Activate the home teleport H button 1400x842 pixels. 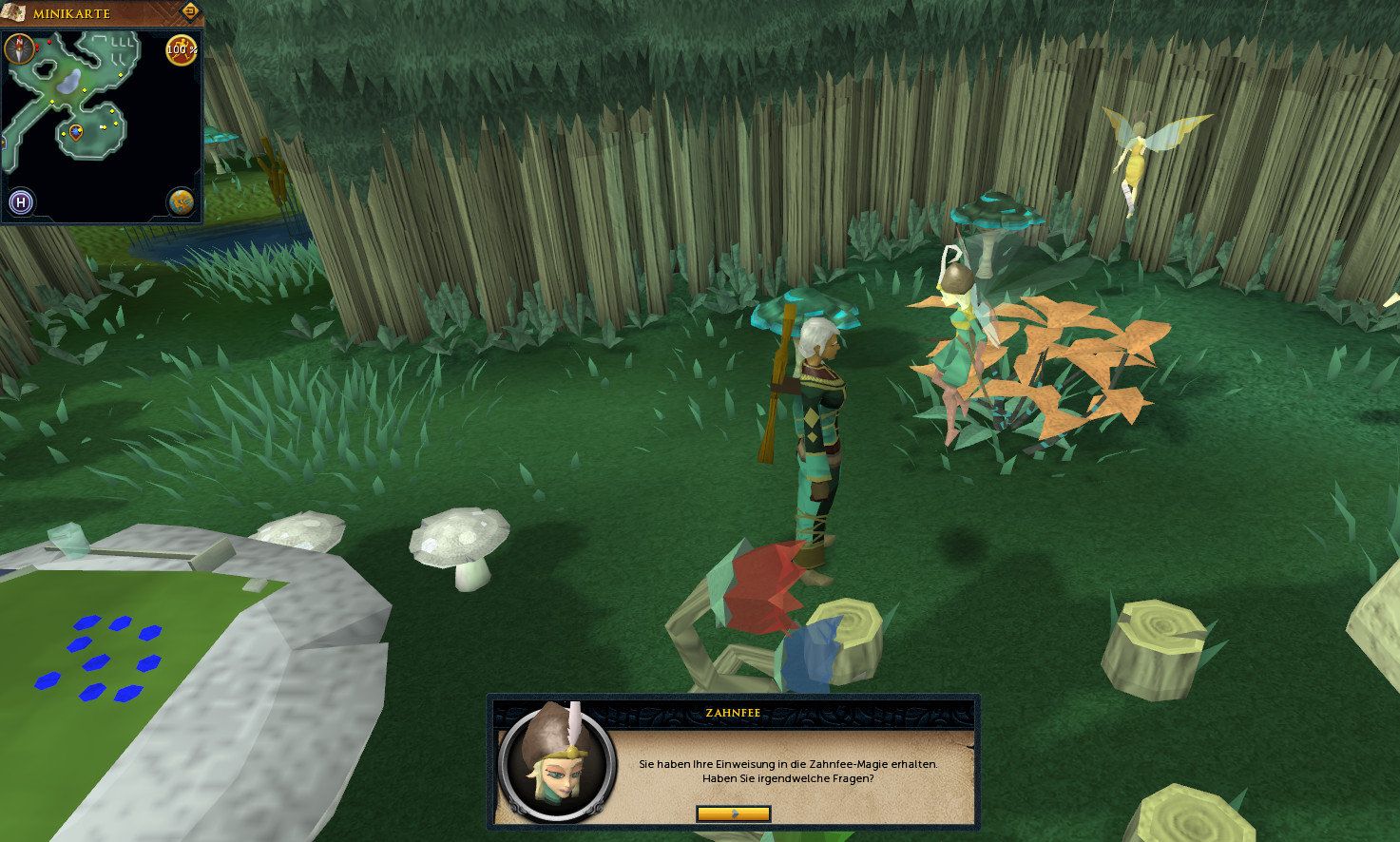[x=21, y=201]
